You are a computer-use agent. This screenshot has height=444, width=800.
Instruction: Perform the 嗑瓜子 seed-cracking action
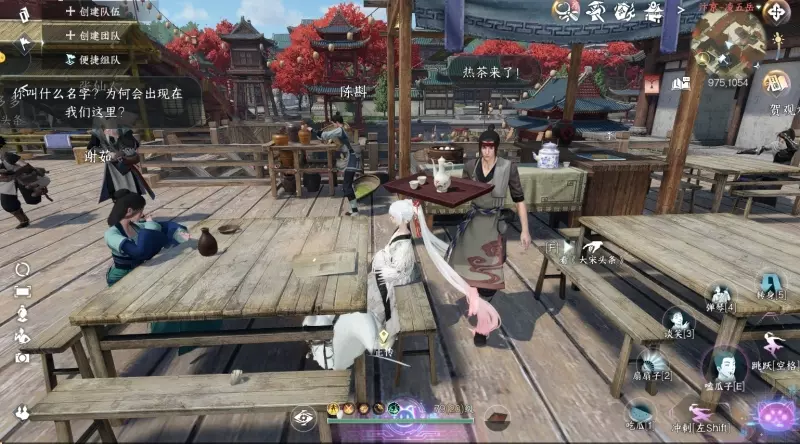coord(724,365)
